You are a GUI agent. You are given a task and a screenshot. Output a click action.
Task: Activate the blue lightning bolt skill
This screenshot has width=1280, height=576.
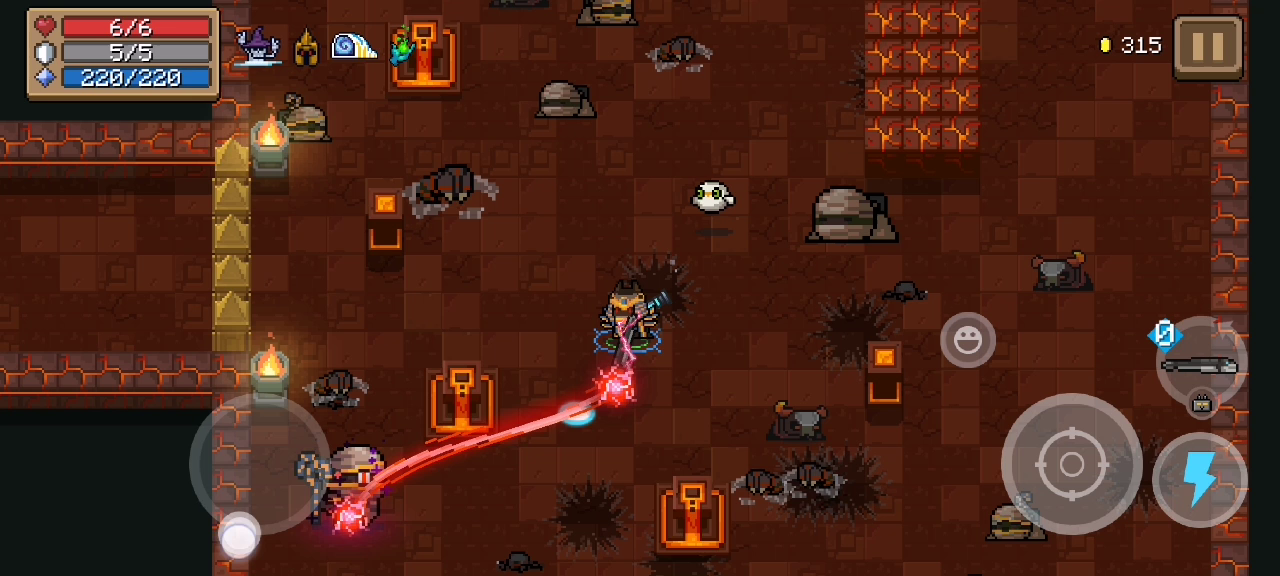(1199, 480)
